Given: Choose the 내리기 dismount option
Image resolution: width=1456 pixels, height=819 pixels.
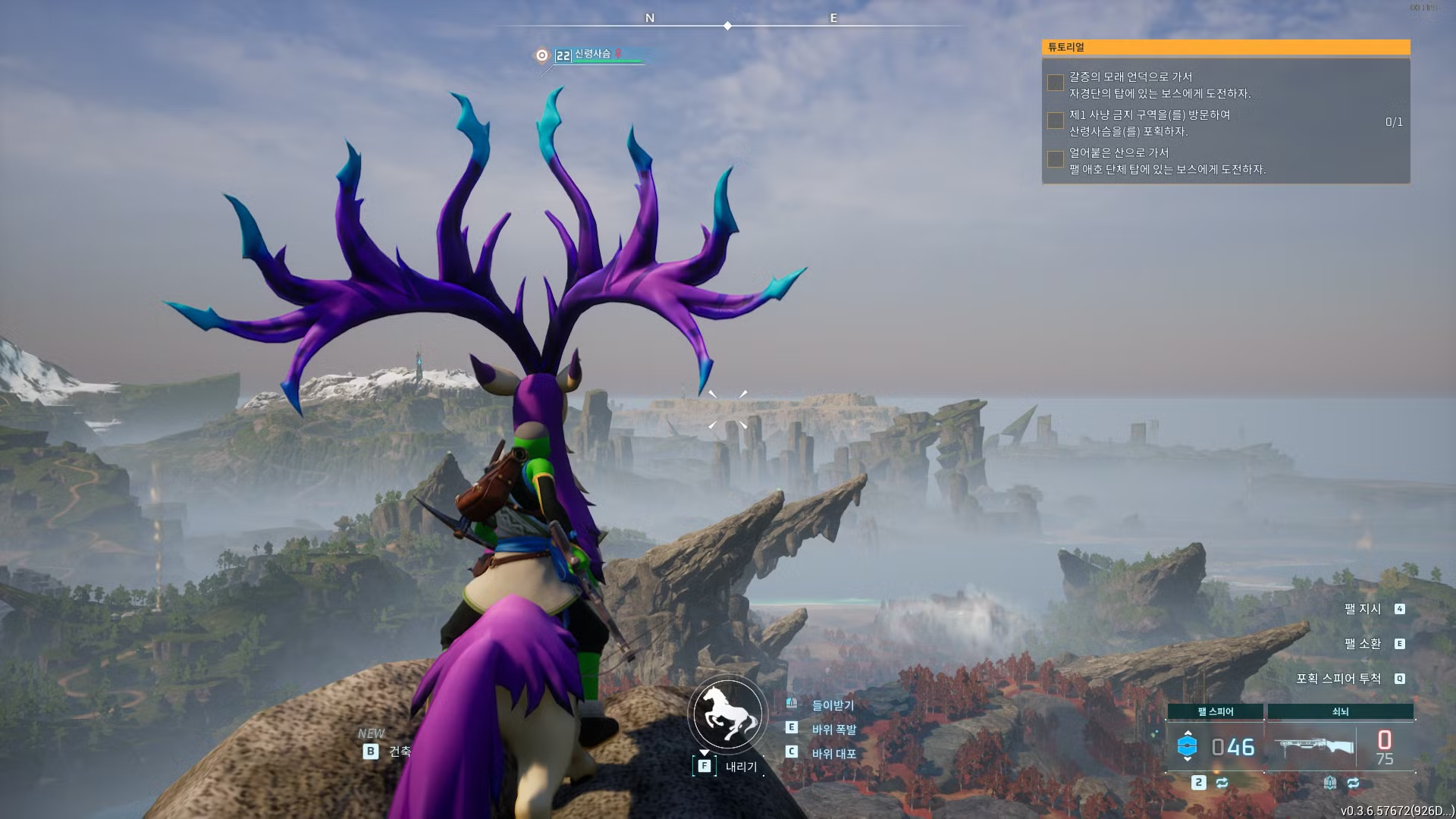Looking at the screenshot, I should pyautogui.click(x=740, y=767).
